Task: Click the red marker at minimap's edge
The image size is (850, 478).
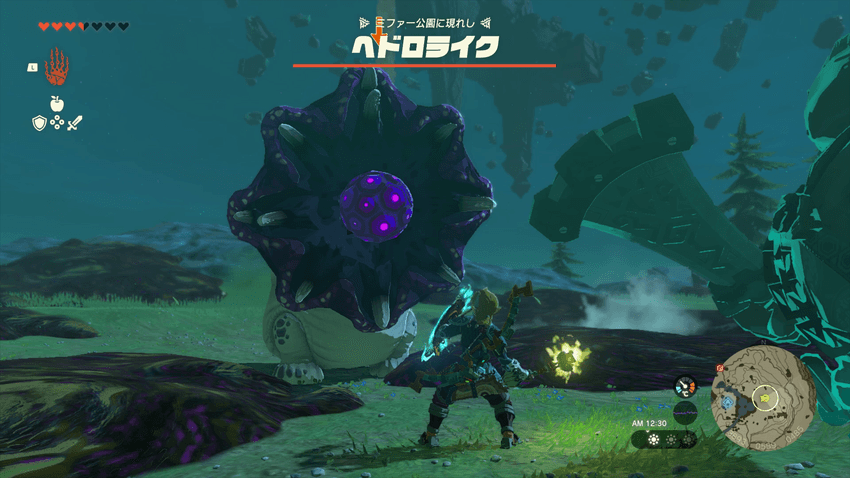Action: [719, 368]
